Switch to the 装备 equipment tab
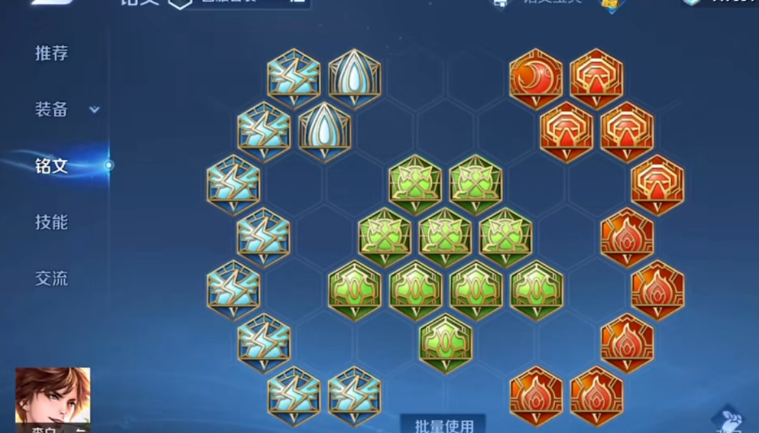This screenshot has width=759, height=433. (x=51, y=110)
